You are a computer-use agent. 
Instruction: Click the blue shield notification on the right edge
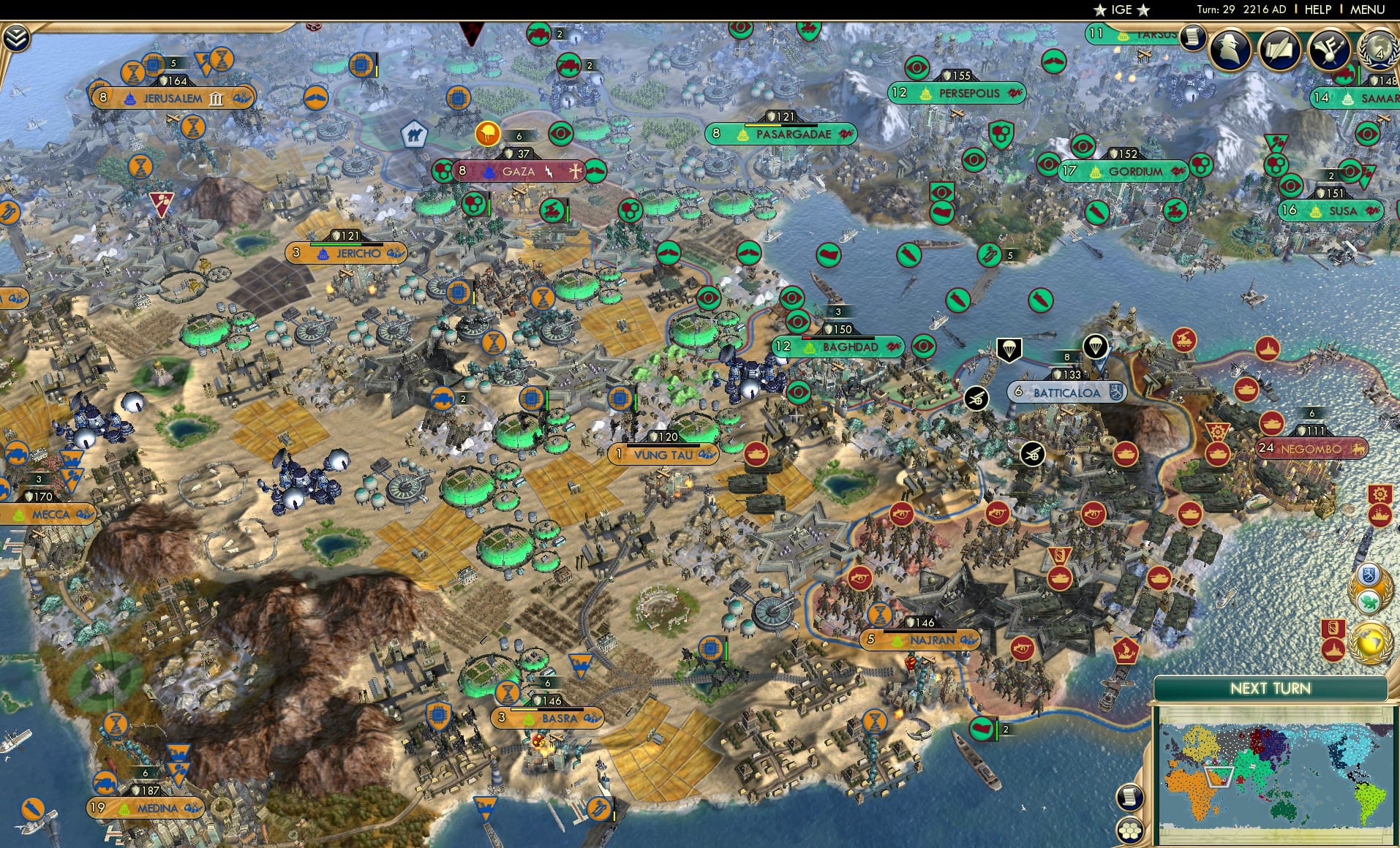click(x=1369, y=575)
